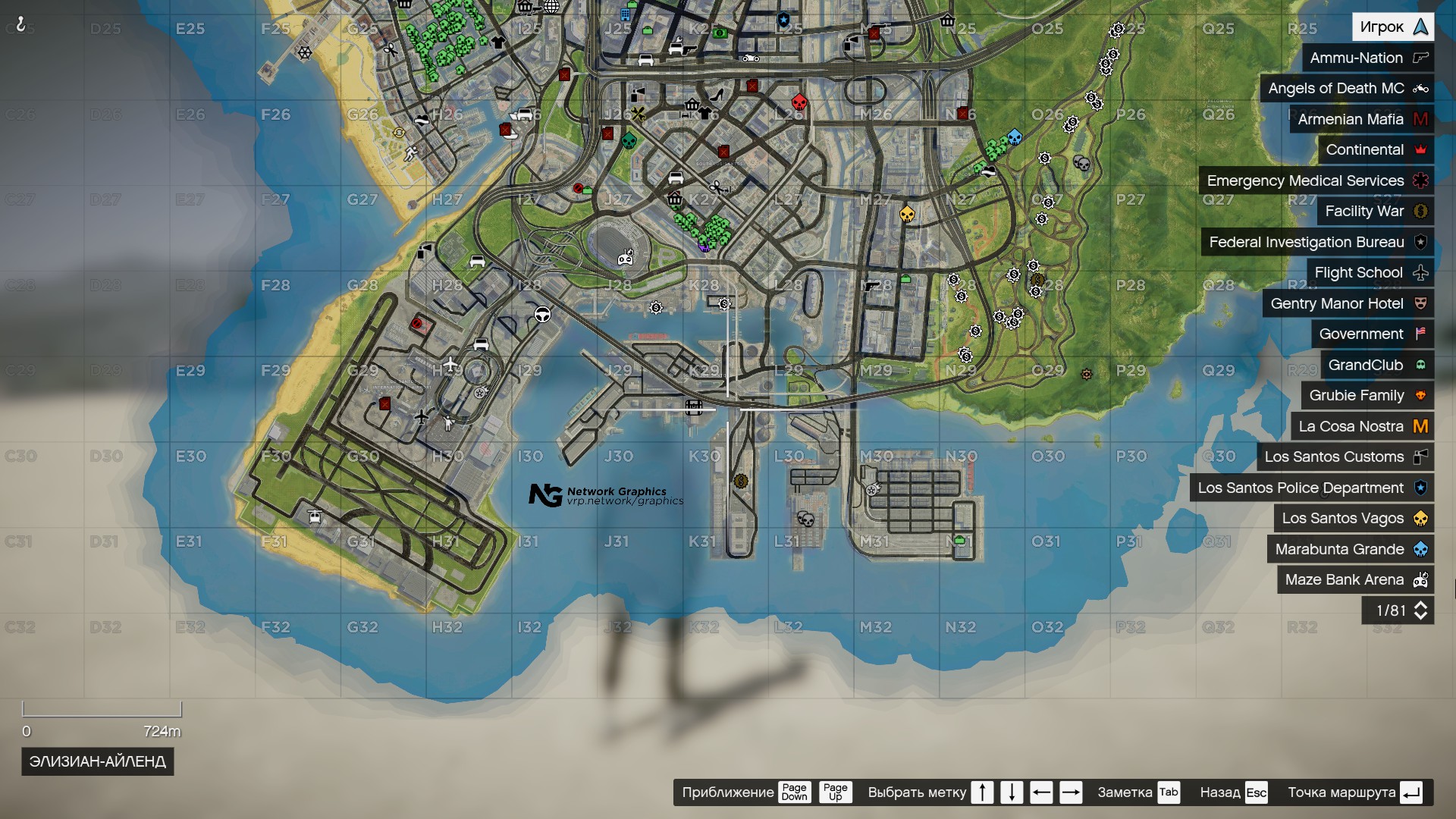This screenshot has height=819, width=1456.
Task: Click the Flight School airplane icon
Action: coord(1422,272)
